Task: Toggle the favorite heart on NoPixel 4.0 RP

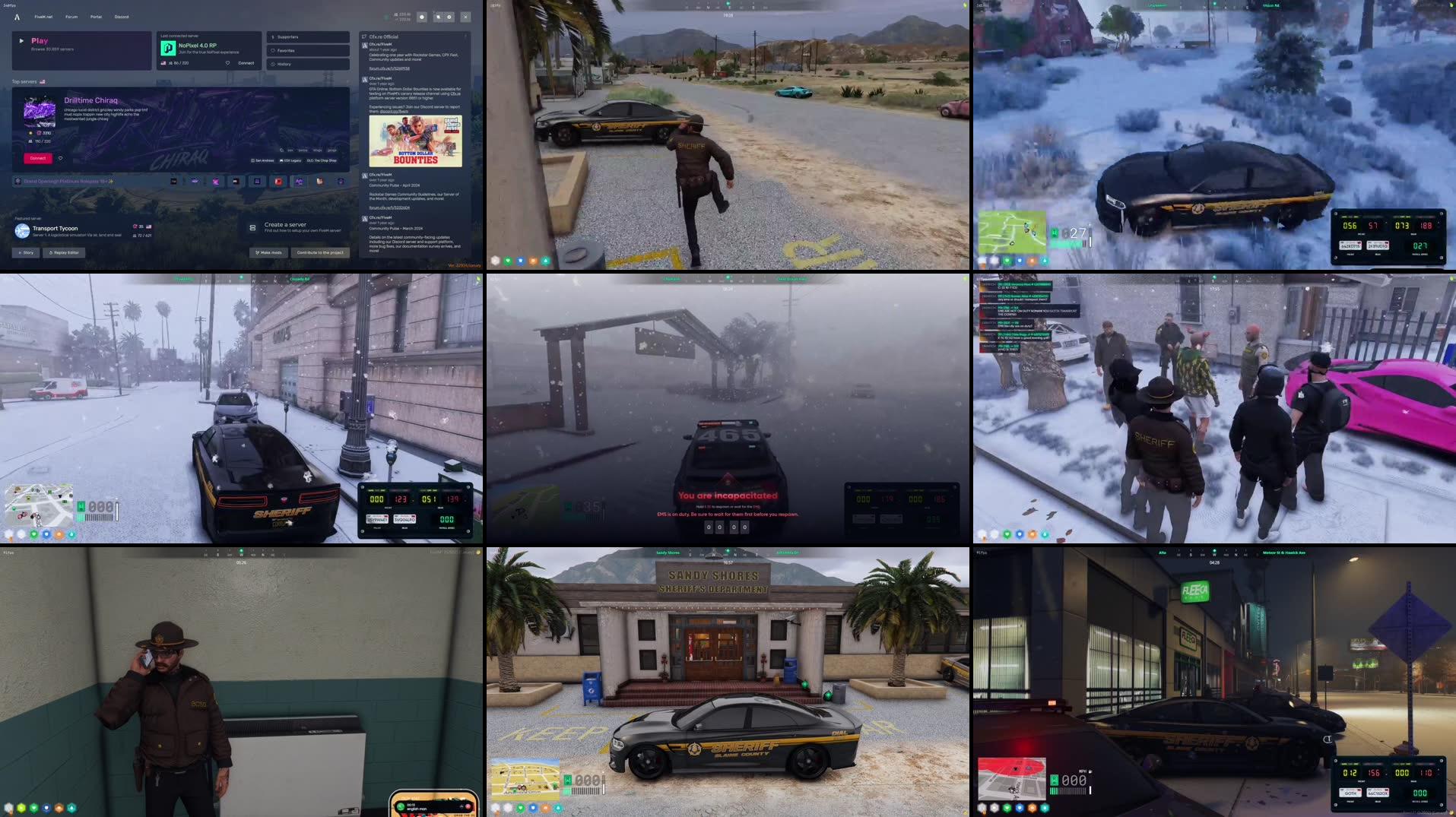Action: pos(227,63)
